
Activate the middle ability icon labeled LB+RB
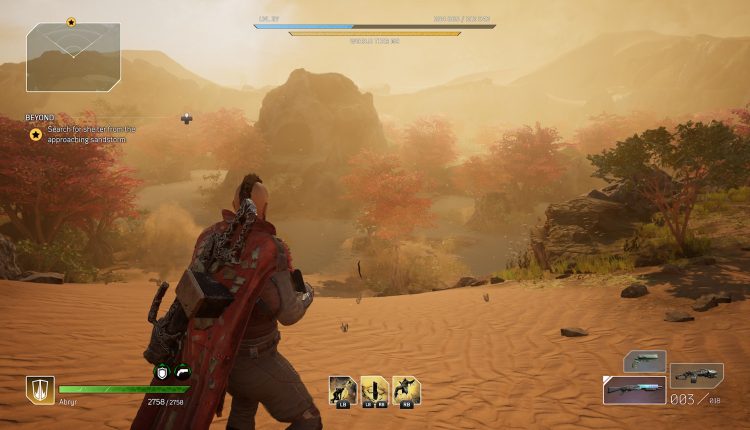click(375, 389)
